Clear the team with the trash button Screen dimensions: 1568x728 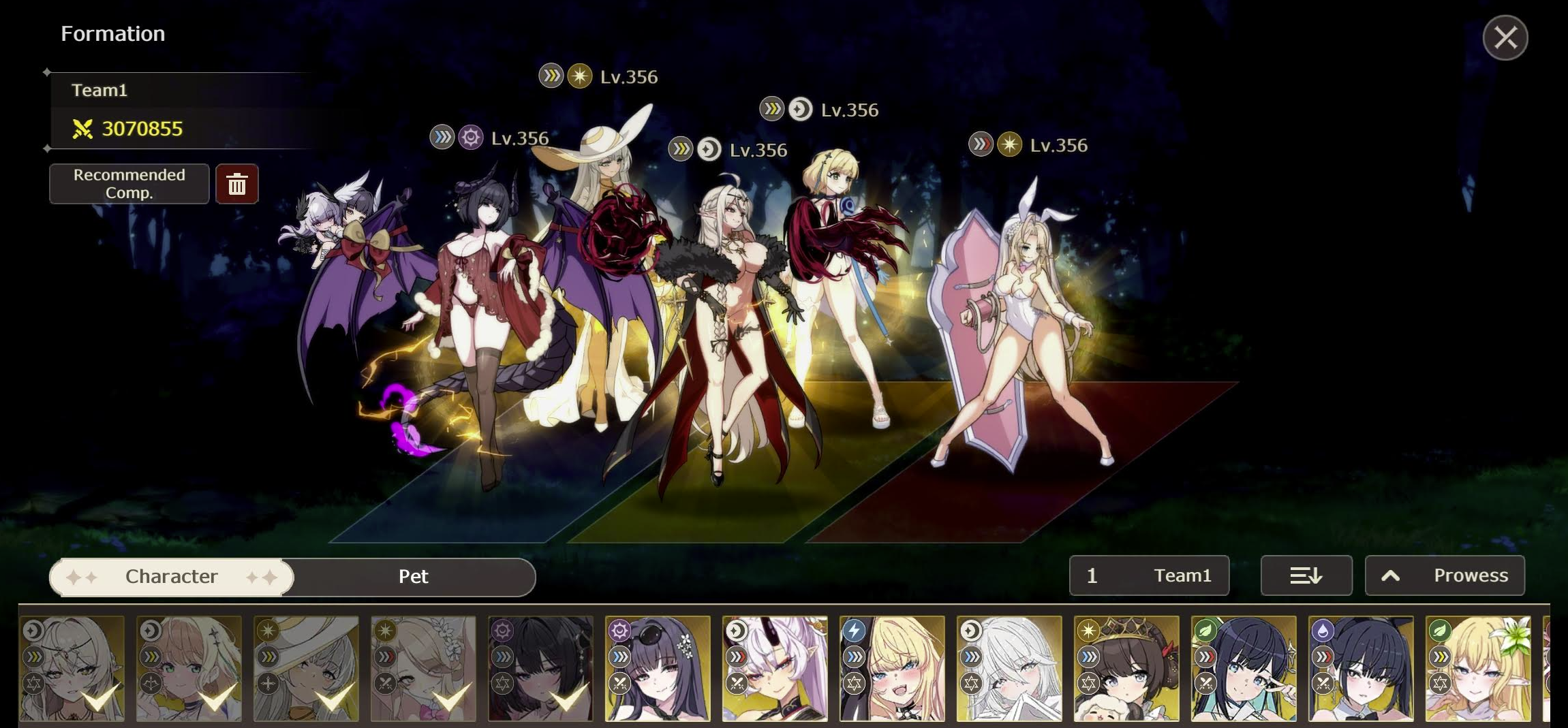click(x=236, y=184)
